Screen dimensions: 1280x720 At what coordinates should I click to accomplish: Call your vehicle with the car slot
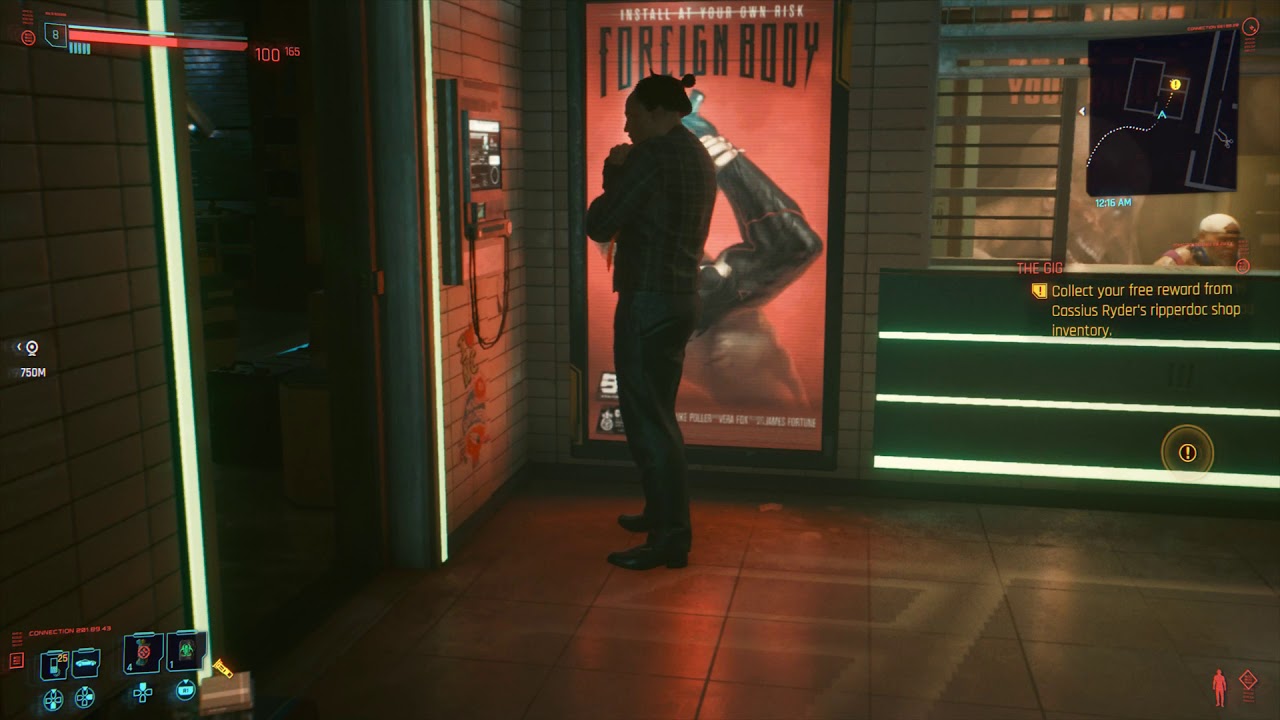(x=86, y=664)
